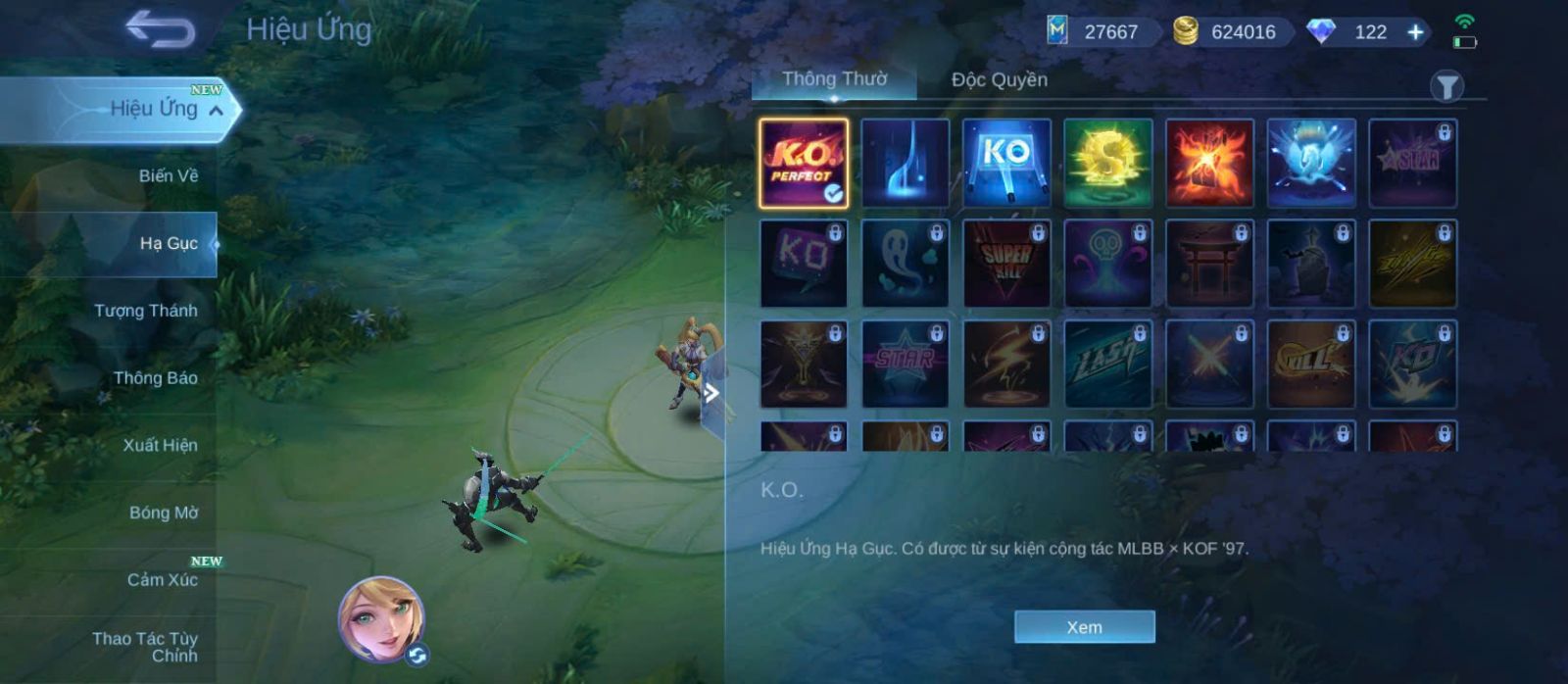Viewport: 1568px width, 684px height.
Task: Open the Cảm Xúc category
Action: point(162,580)
